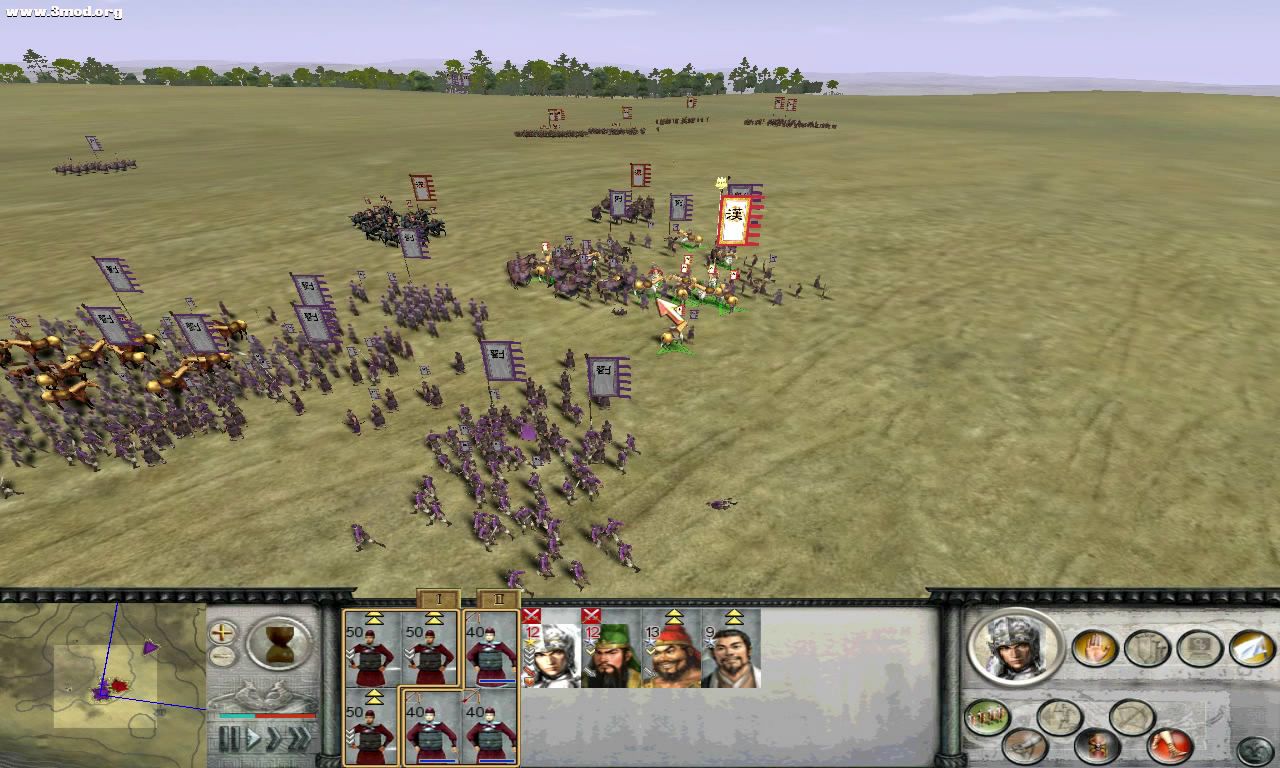
Task: Activate the skull warcry ability icon
Action: 1096,745
